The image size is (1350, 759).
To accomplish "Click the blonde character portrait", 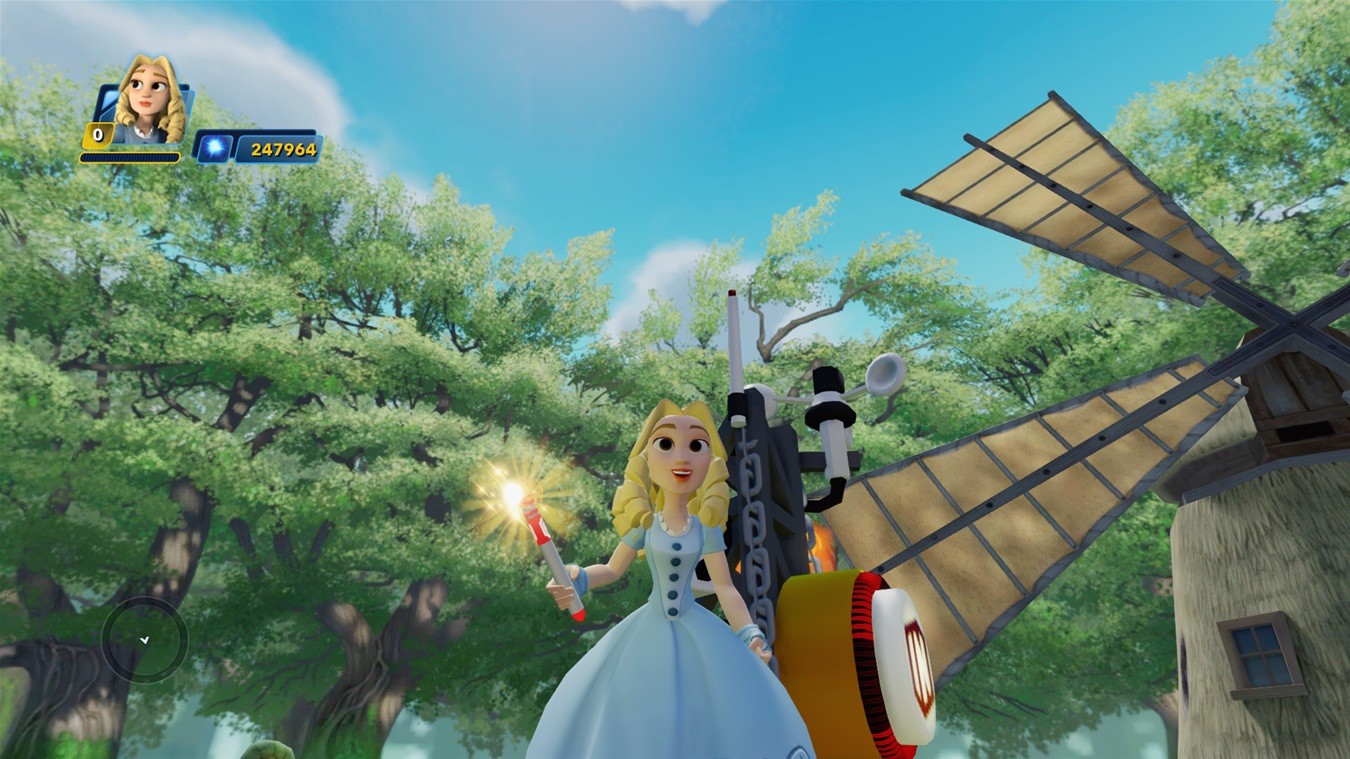I will pyautogui.click(x=149, y=100).
